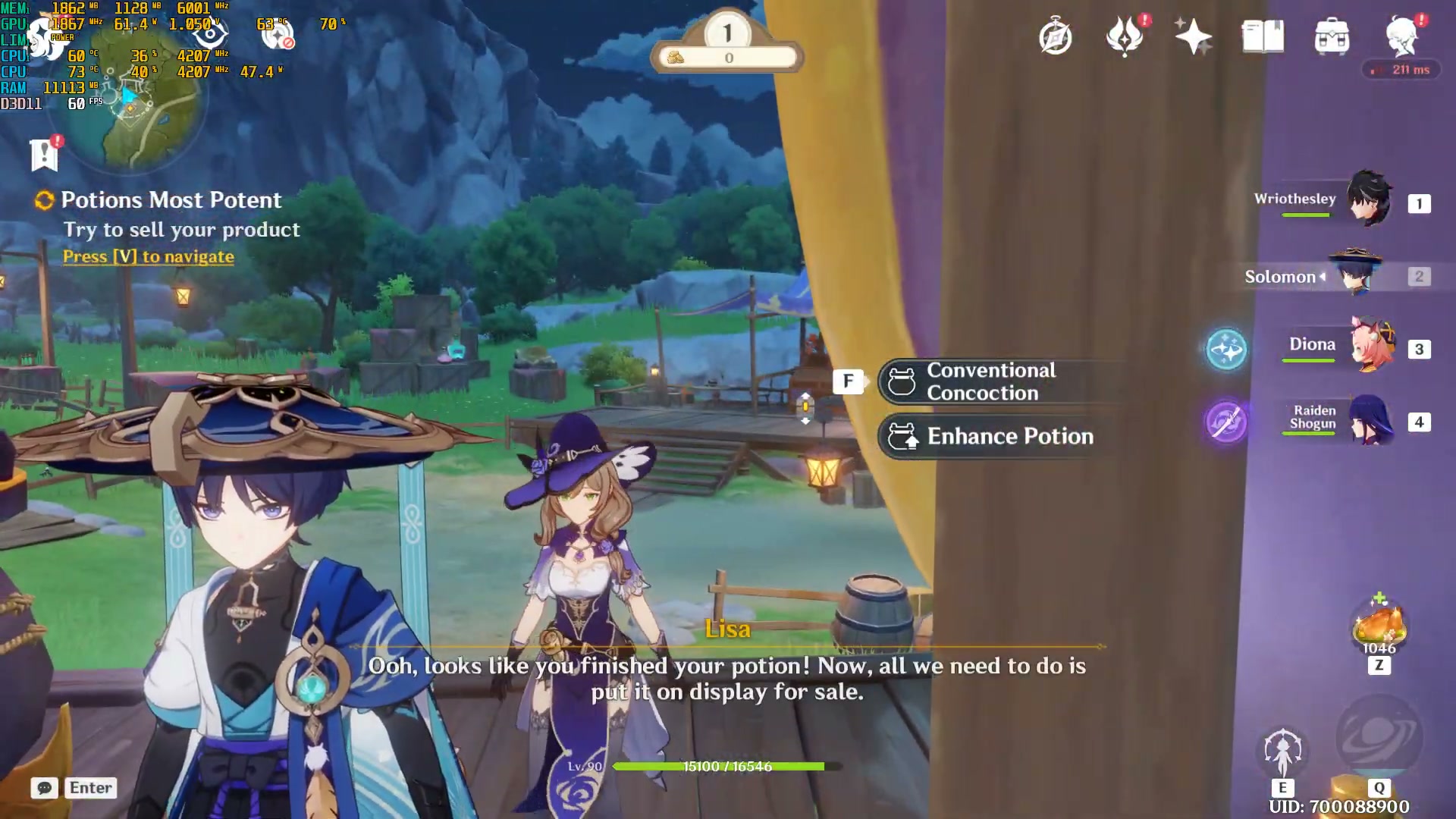Open the quest log bookmark icon
Viewport: 1456px width, 819px height.
44,155
